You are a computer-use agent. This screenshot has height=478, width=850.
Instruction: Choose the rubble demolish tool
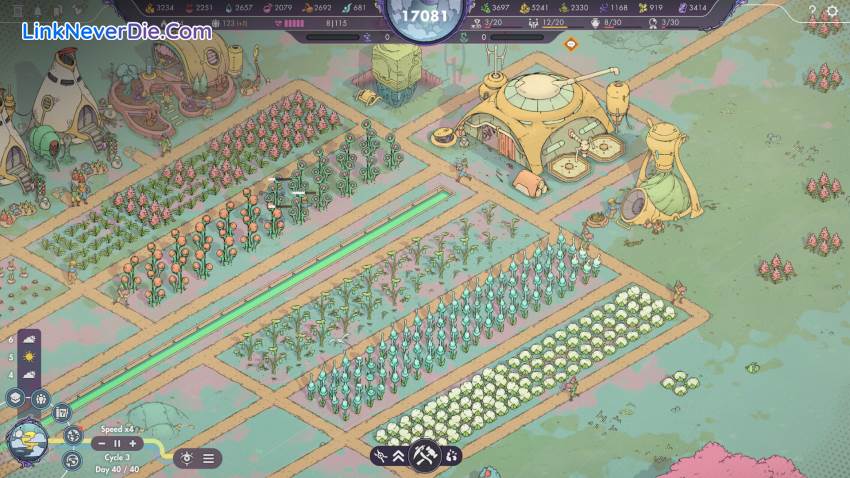point(452,456)
